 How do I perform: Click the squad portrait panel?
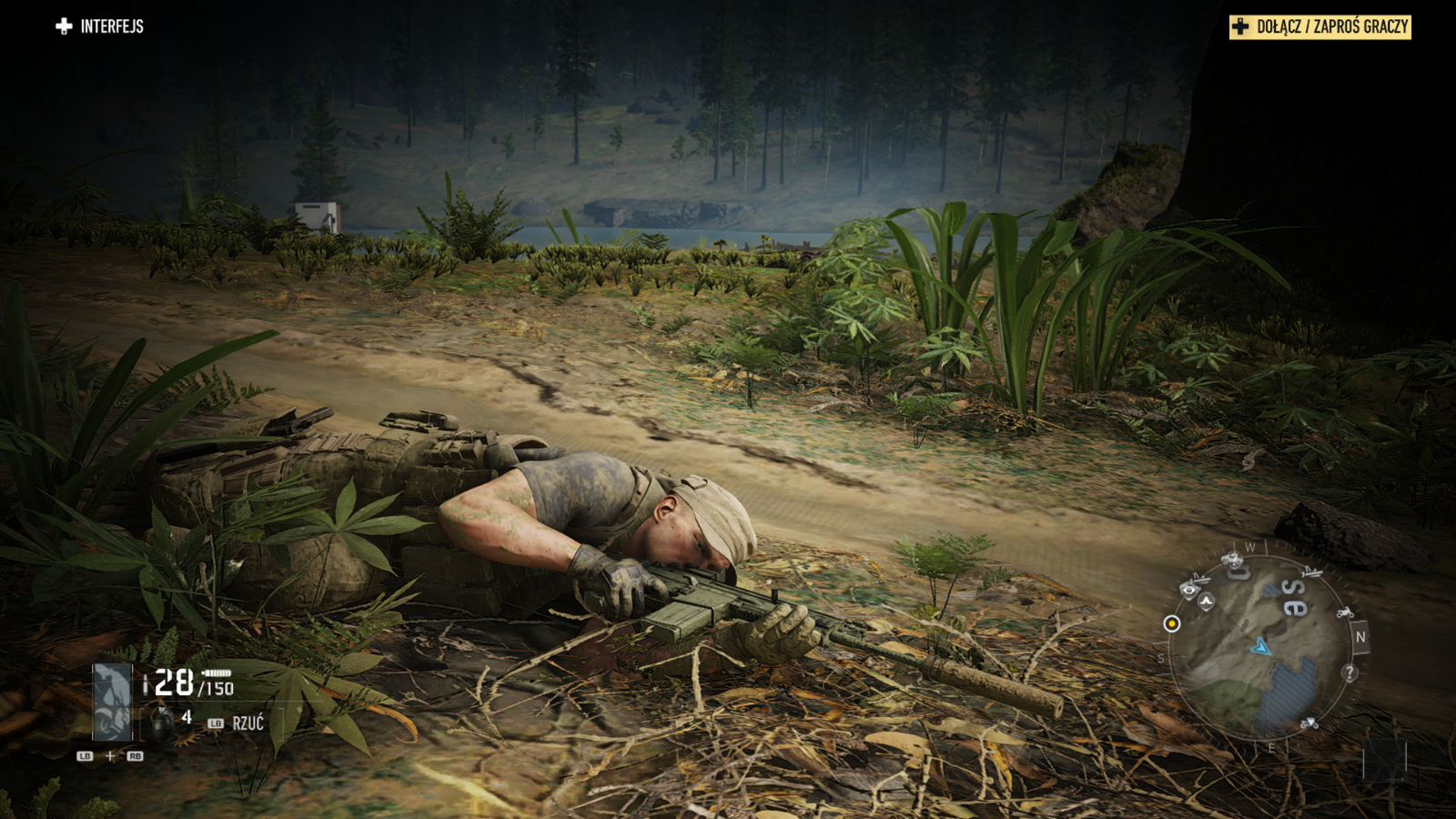pyautogui.click(x=113, y=702)
